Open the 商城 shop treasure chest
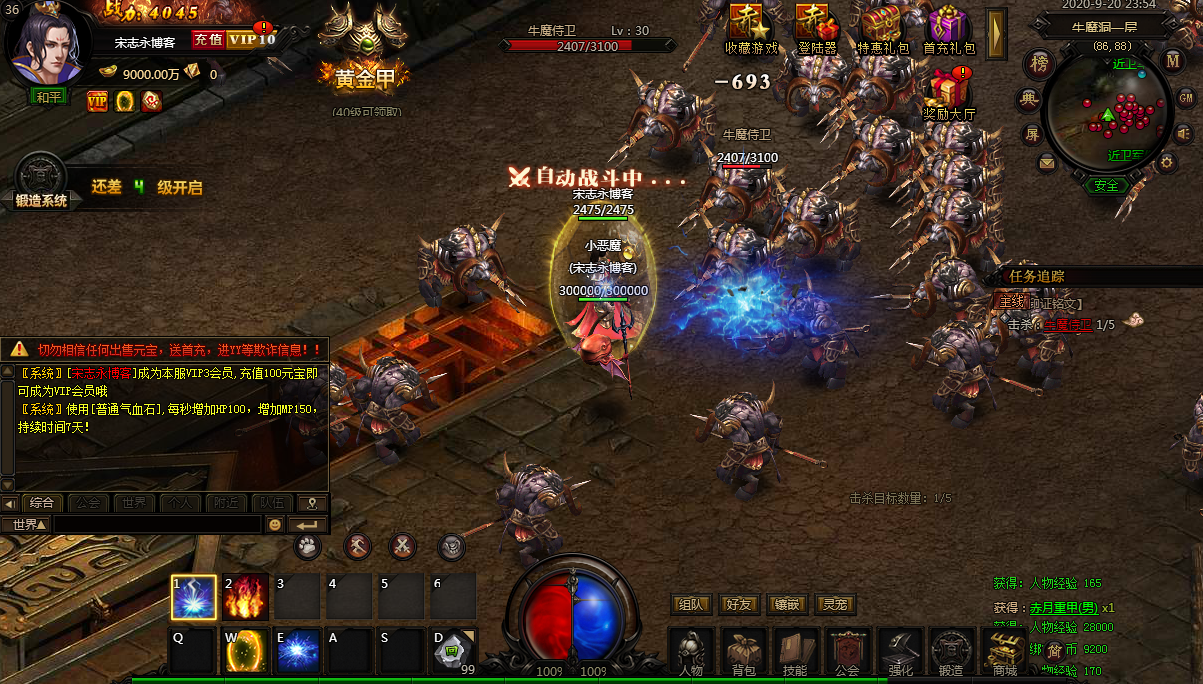 [1003, 653]
